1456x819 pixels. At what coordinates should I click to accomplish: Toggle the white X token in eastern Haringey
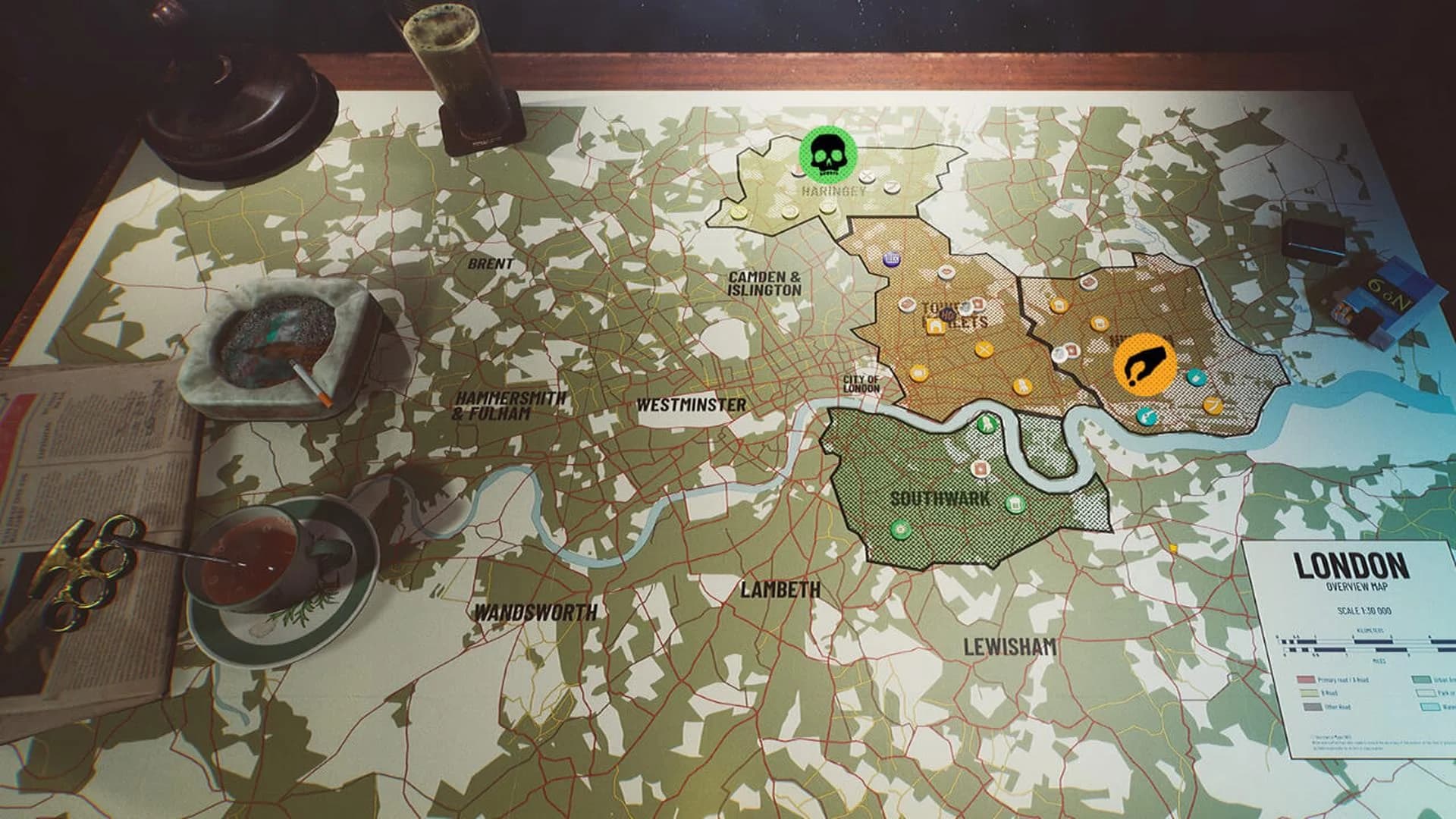866,176
